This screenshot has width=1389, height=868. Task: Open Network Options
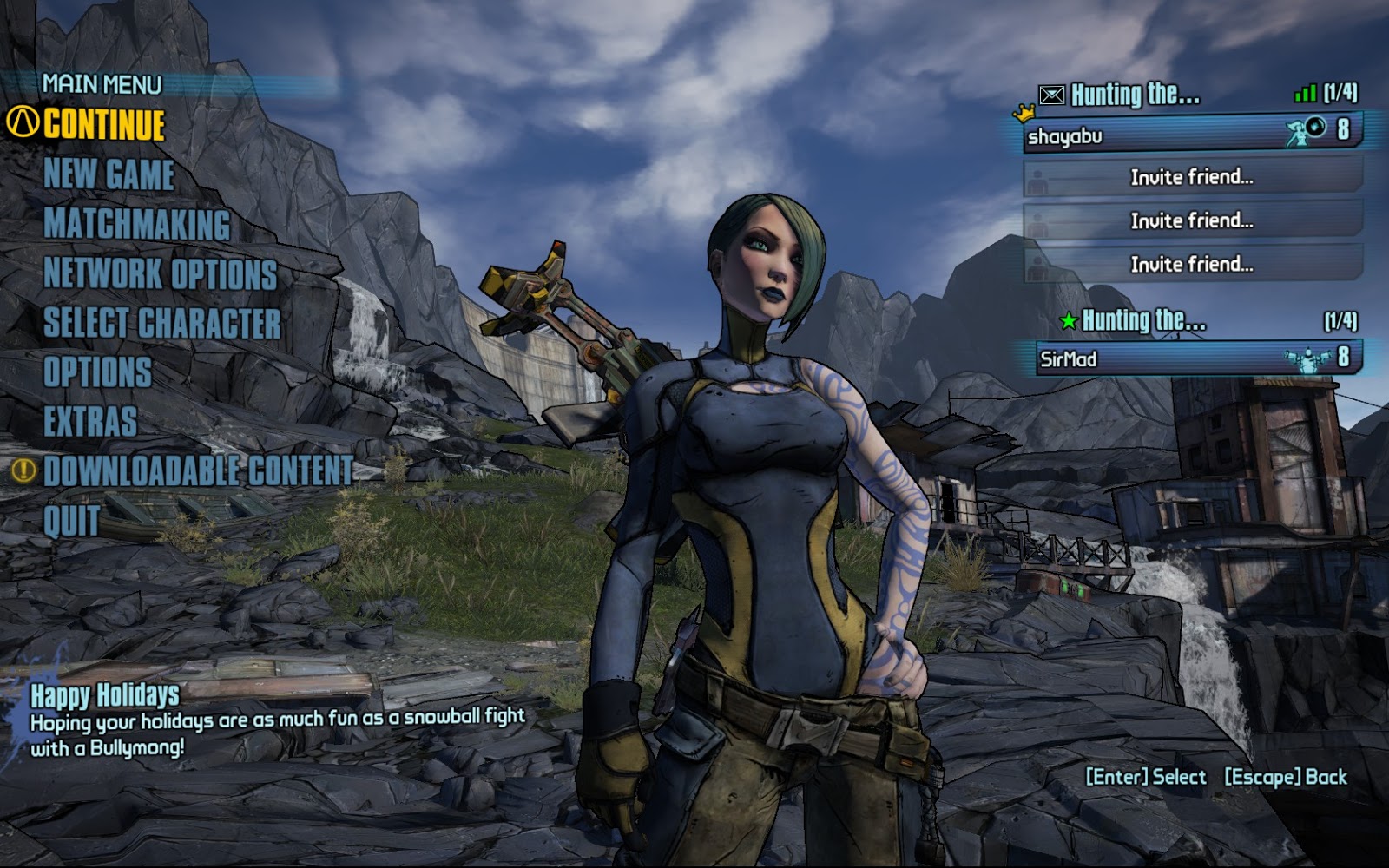pyautogui.click(x=161, y=273)
